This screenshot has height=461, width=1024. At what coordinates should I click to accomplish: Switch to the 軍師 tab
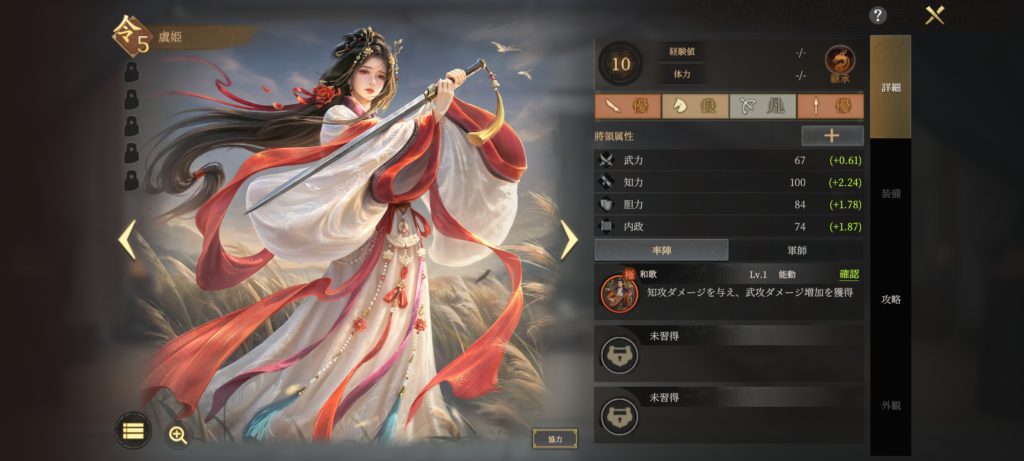click(x=796, y=250)
